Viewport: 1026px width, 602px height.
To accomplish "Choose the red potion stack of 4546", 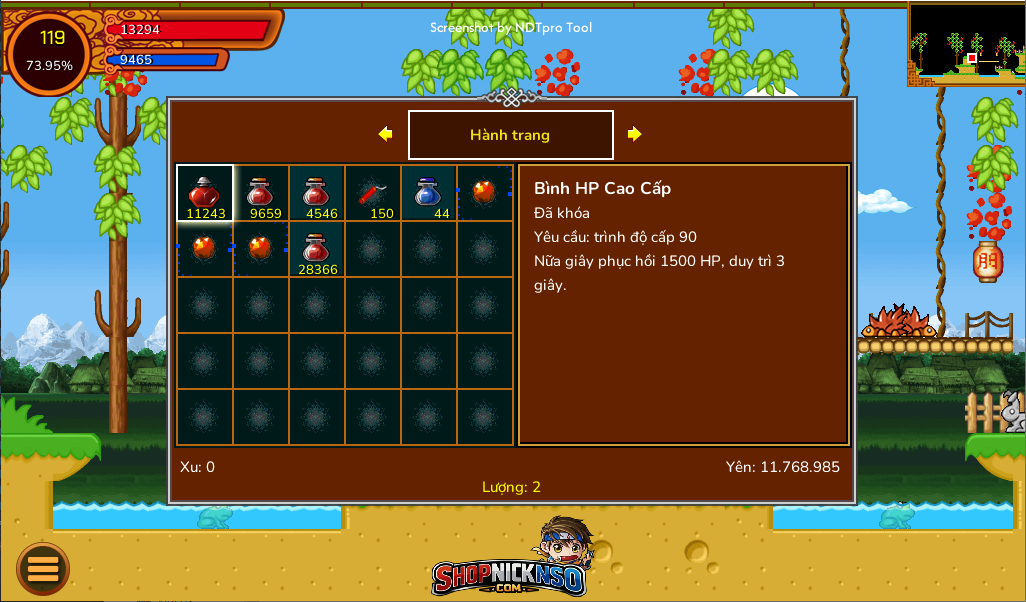I will (317, 193).
